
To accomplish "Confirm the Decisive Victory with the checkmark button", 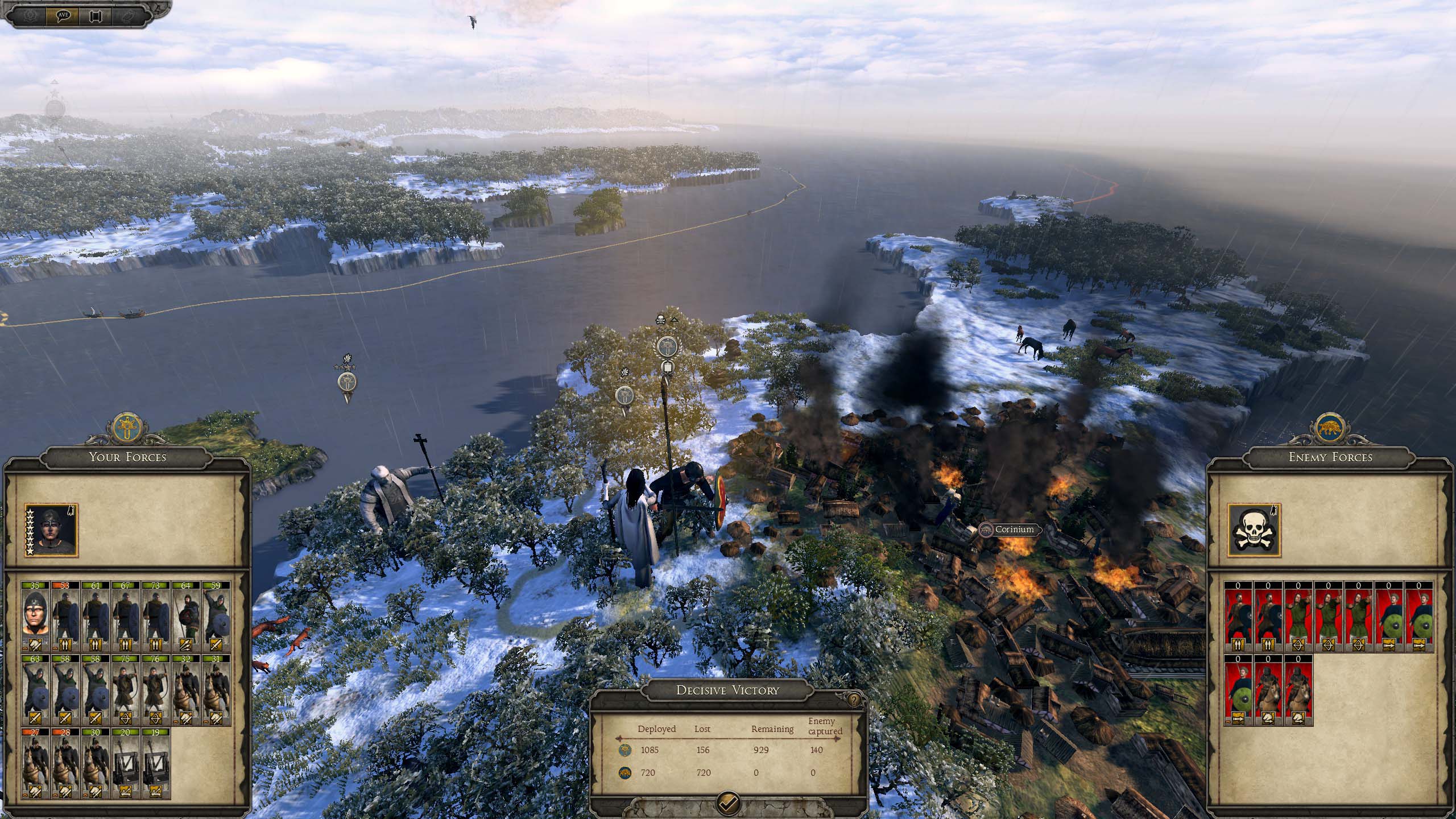I will click(728, 801).
